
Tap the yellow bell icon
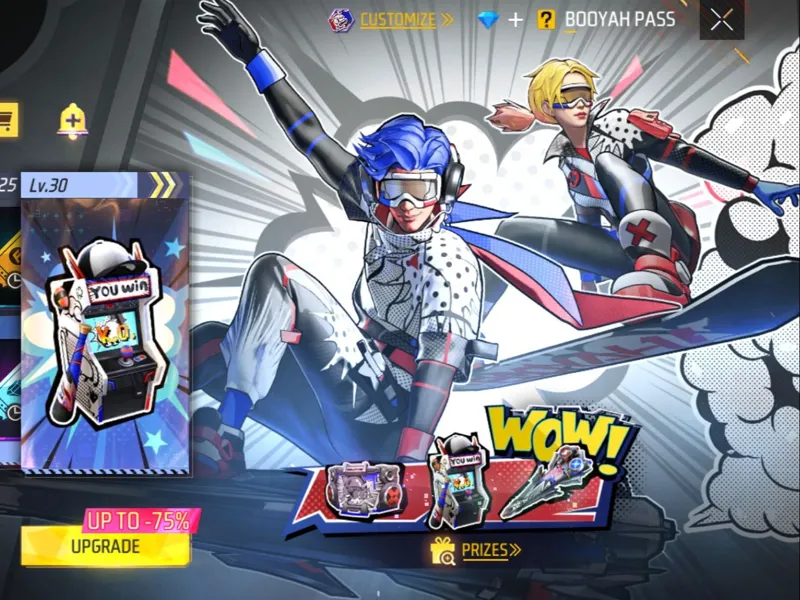tap(72, 120)
